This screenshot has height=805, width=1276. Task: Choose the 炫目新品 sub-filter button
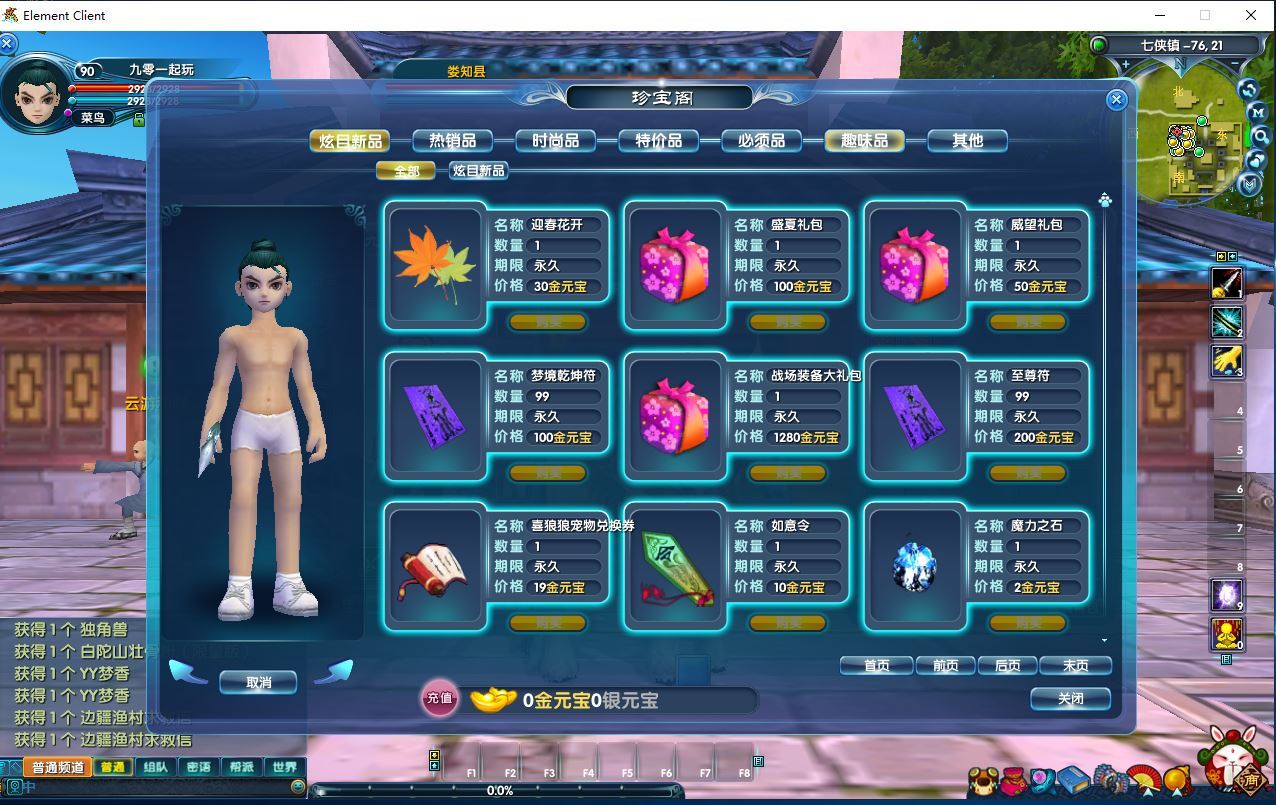tap(478, 171)
